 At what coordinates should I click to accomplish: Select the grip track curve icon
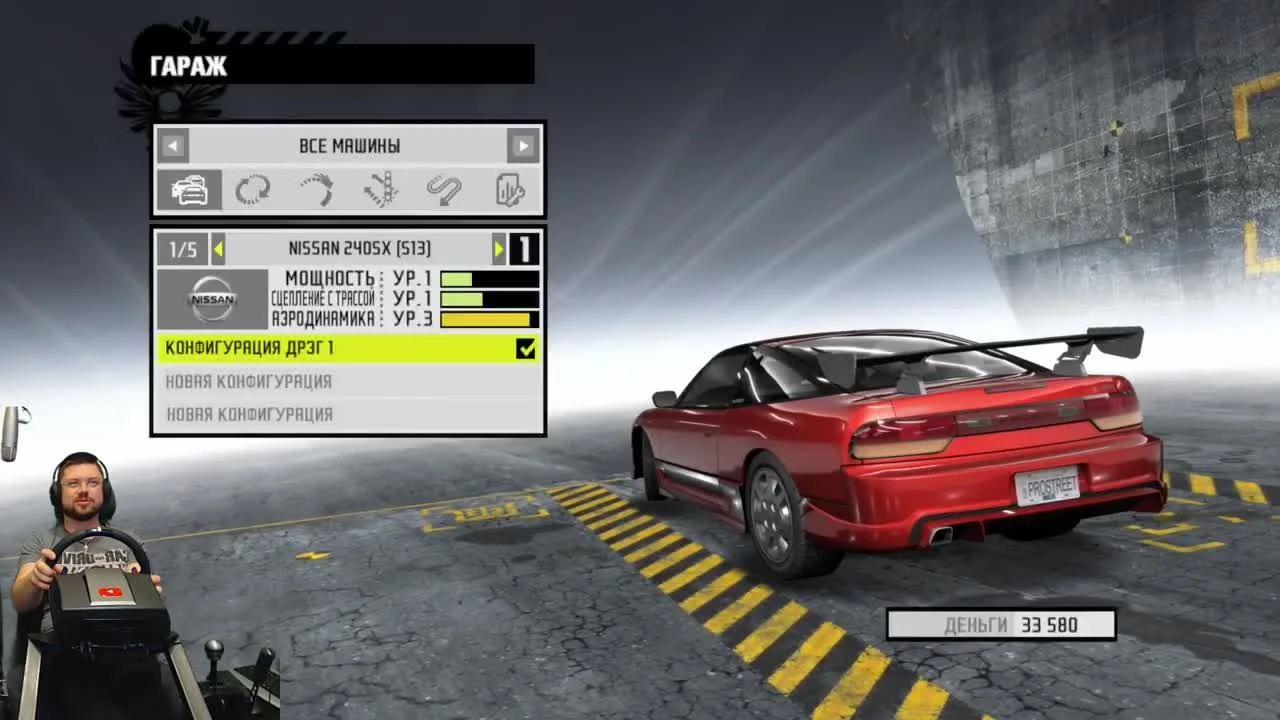coord(445,190)
